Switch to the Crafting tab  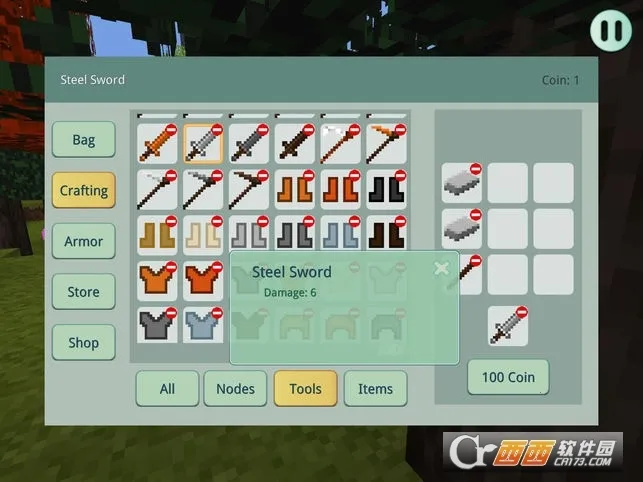point(84,190)
